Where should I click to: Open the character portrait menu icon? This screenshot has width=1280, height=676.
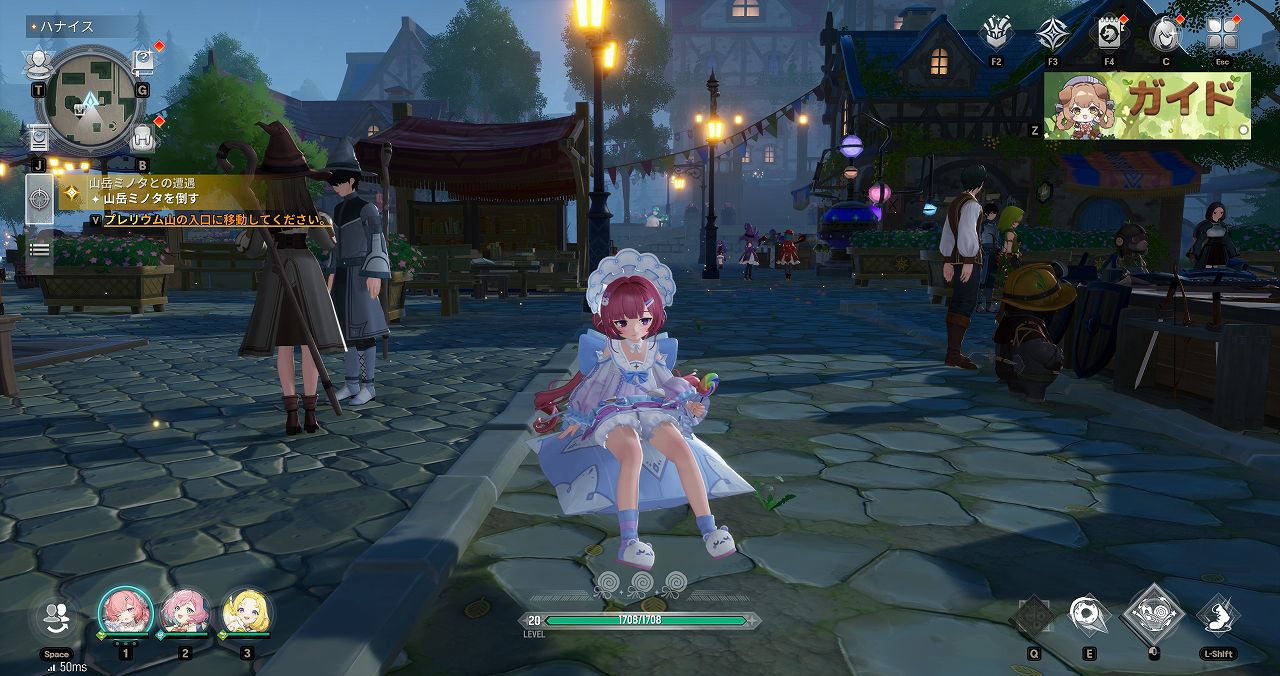click(x=1165, y=35)
